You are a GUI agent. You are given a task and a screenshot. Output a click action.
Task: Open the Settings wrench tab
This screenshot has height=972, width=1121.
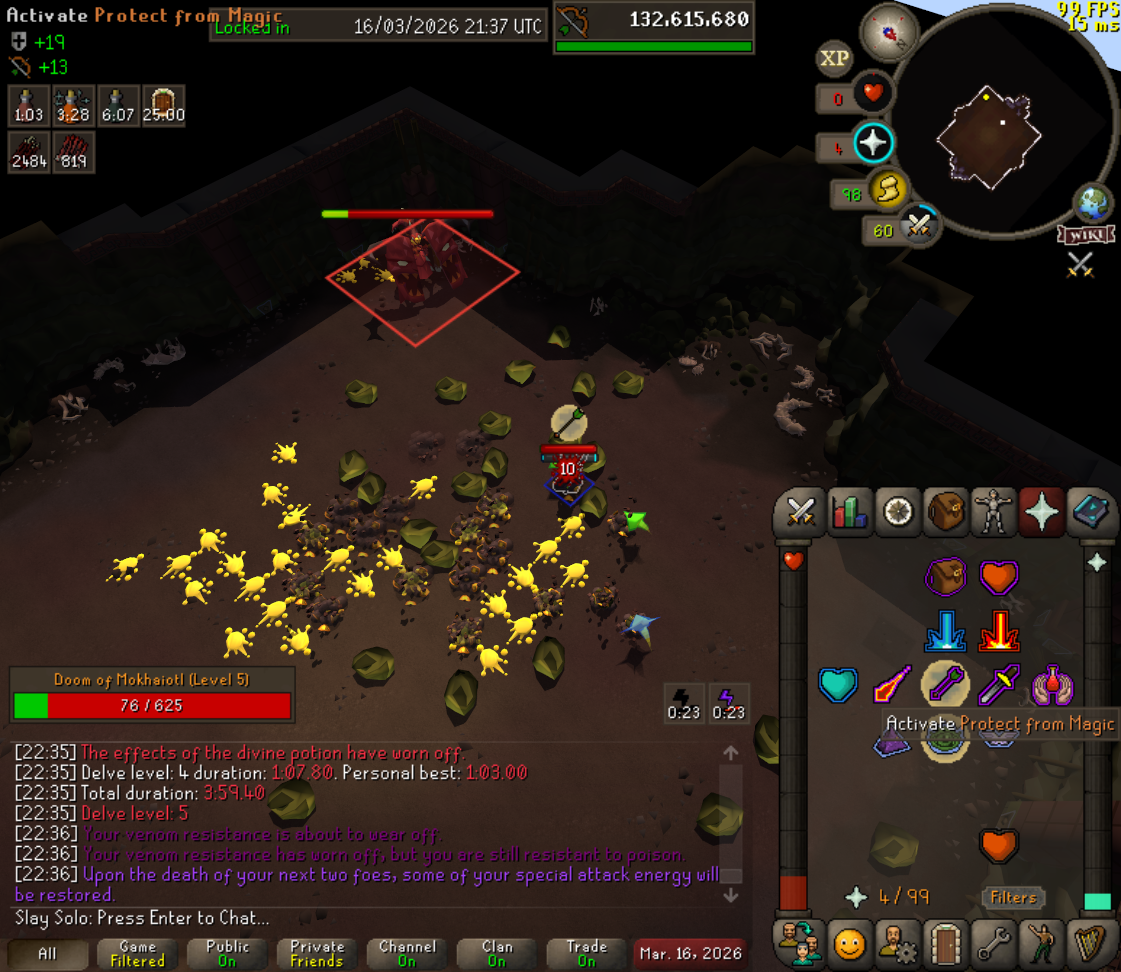tap(994, 942)
